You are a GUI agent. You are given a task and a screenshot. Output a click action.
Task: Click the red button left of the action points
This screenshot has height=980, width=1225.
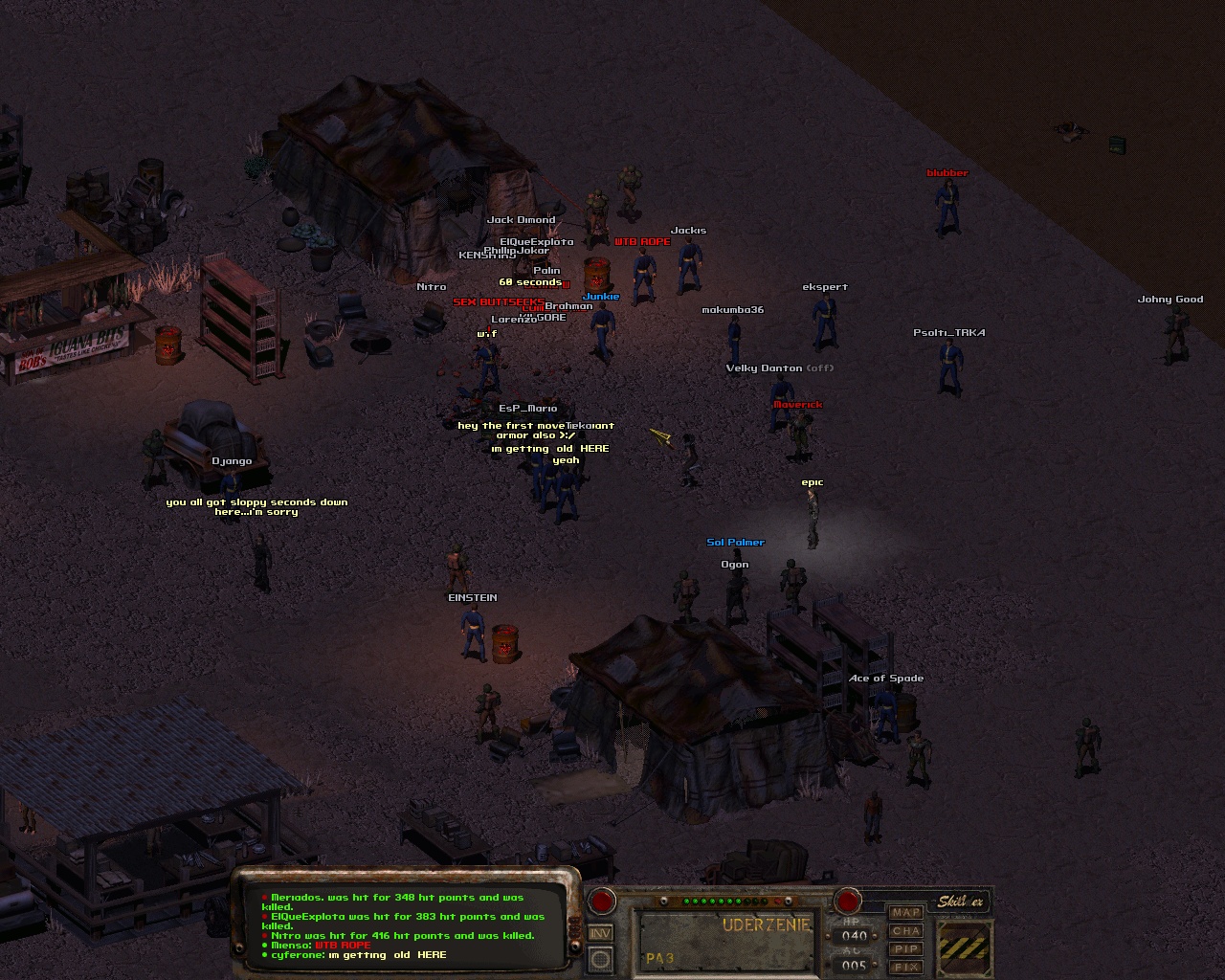pyautogui.click(x=602, y=902)
